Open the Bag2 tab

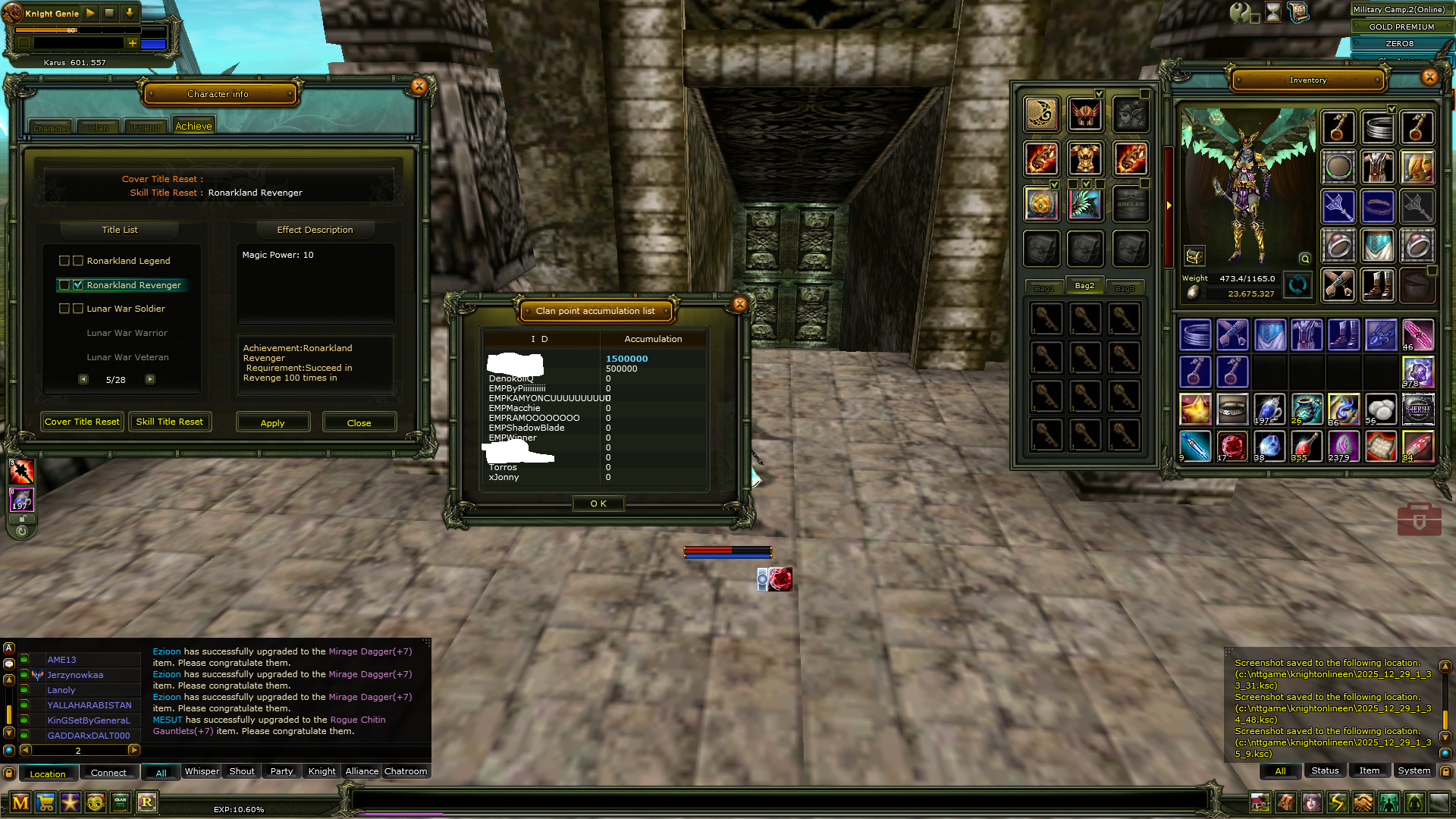tap(1084, 286)
